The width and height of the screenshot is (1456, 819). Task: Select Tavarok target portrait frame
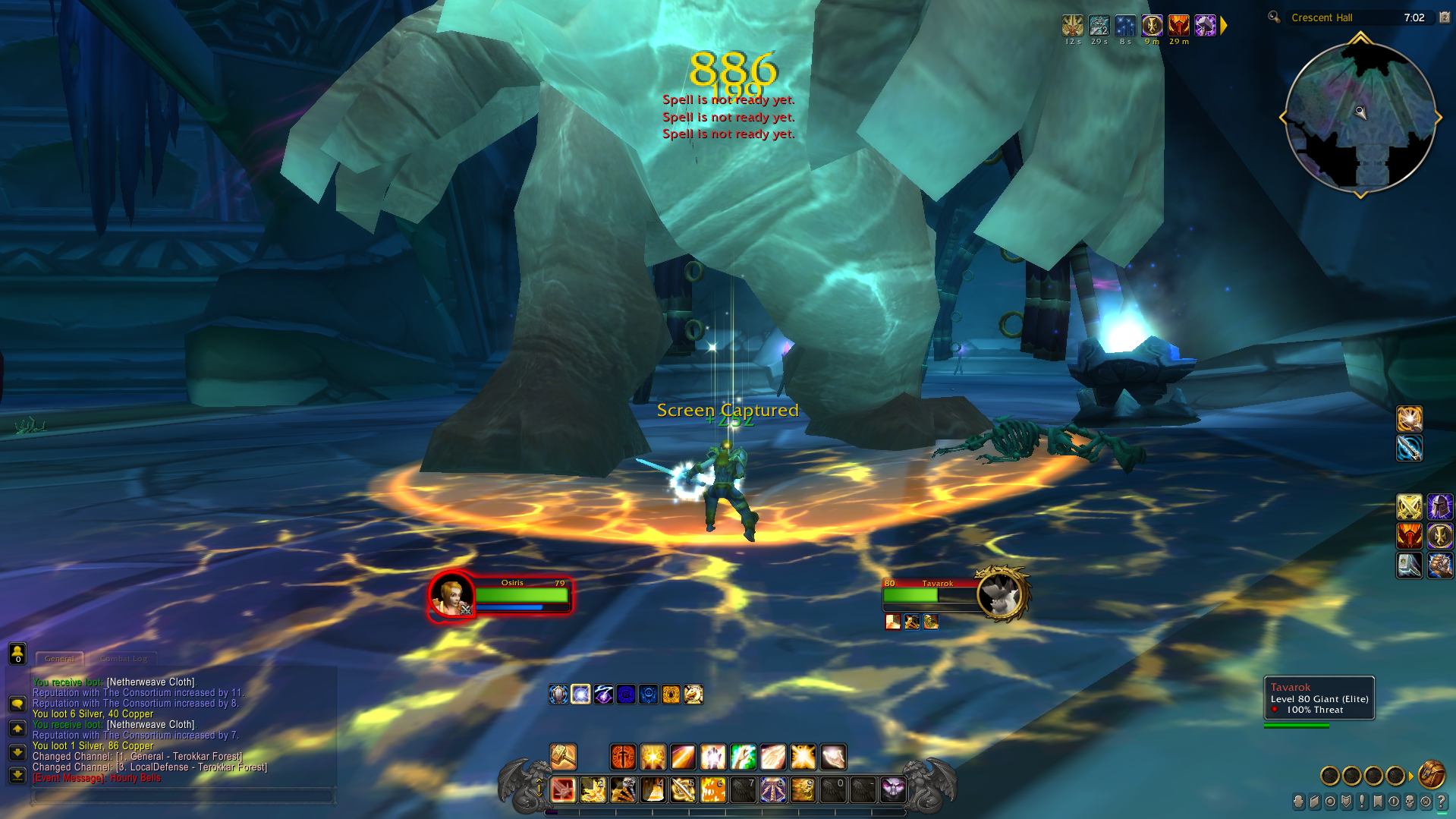click(1000, 594)
